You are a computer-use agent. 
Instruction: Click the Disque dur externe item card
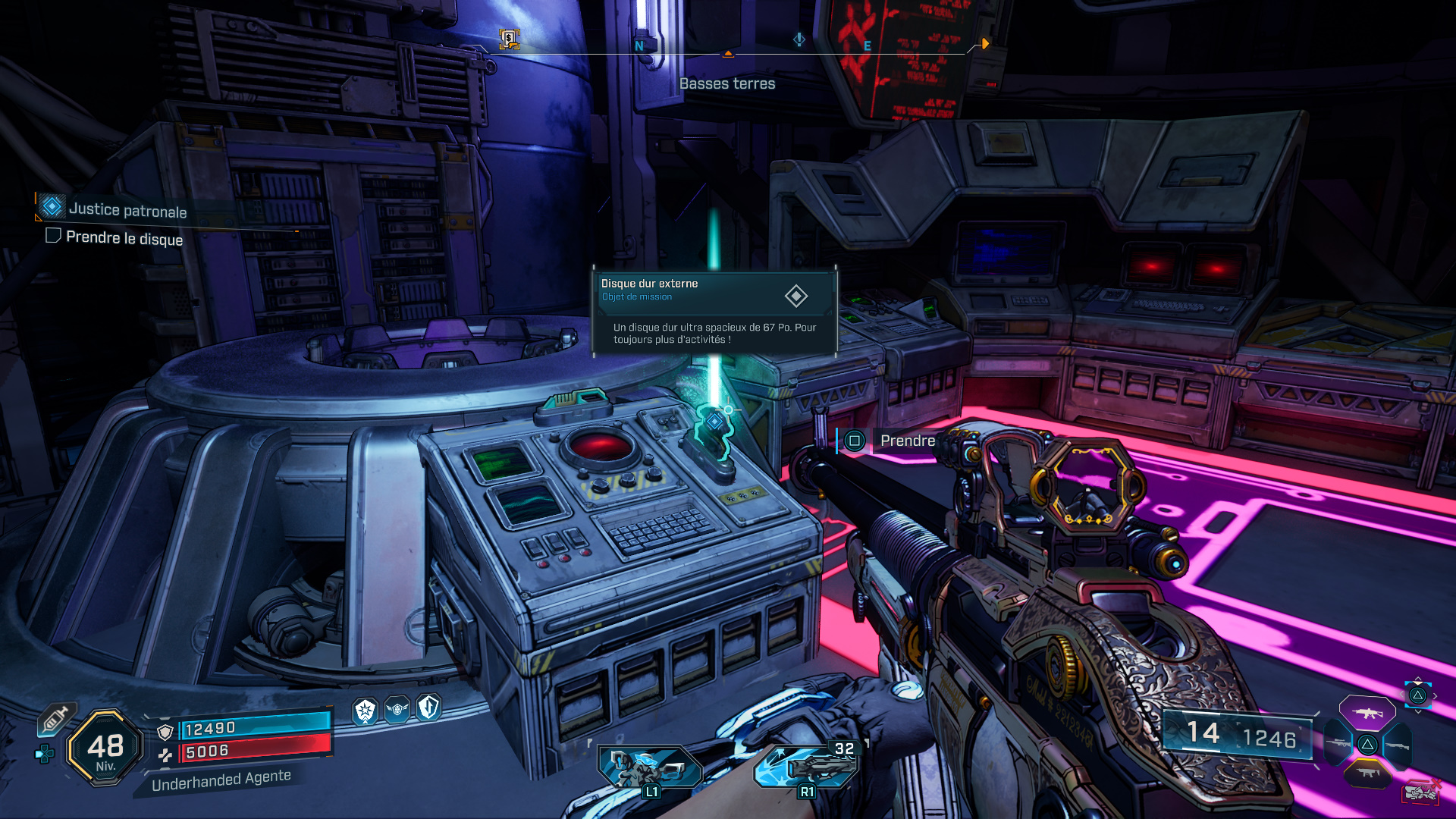(714, 311)
